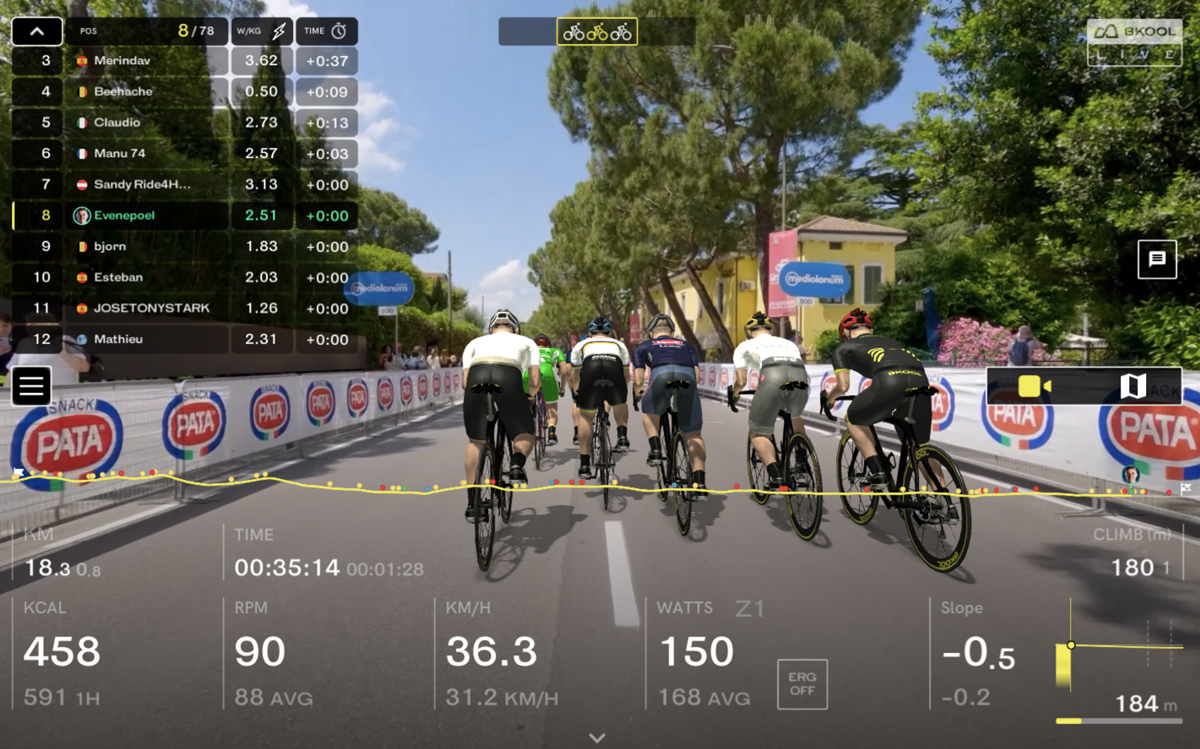Choose rider bjorn in the leaderboard
1200x749 pixels.
coord(150,247)
